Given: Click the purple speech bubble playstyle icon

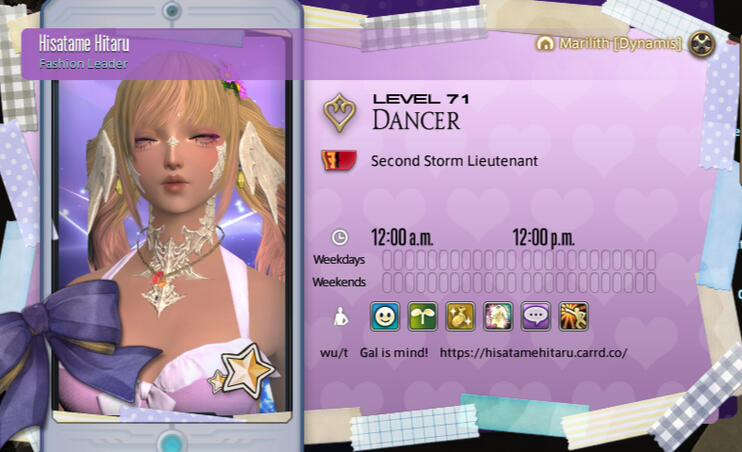Looking at the screenshot, I should pyautogui.click(x=535, y=317).
